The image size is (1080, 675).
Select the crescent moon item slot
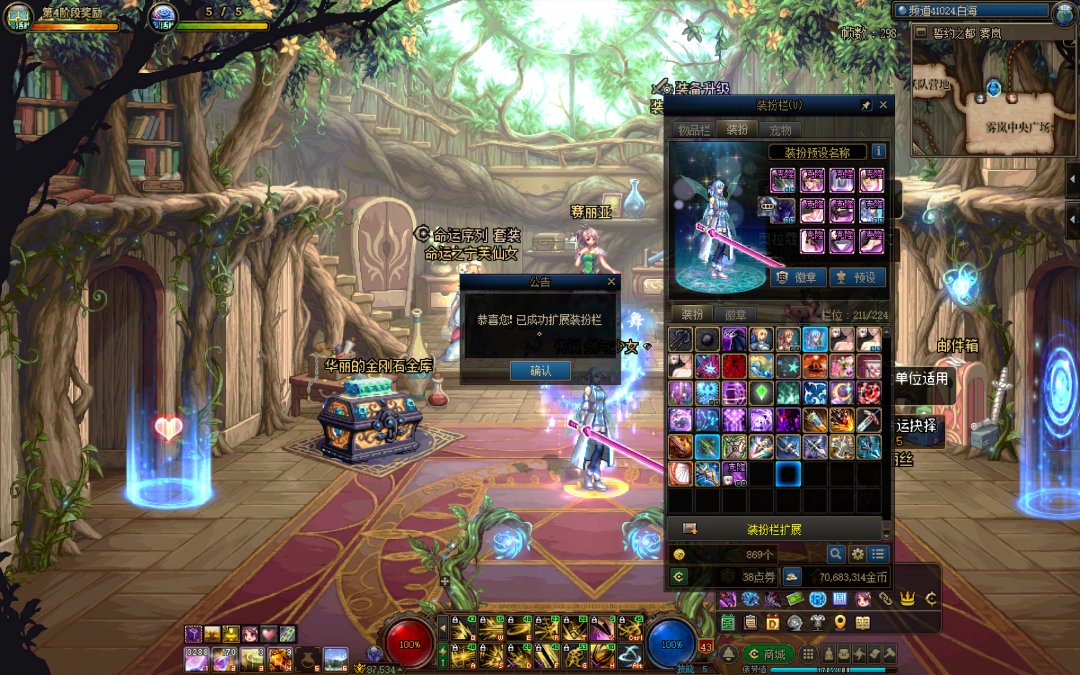(842, 393)
